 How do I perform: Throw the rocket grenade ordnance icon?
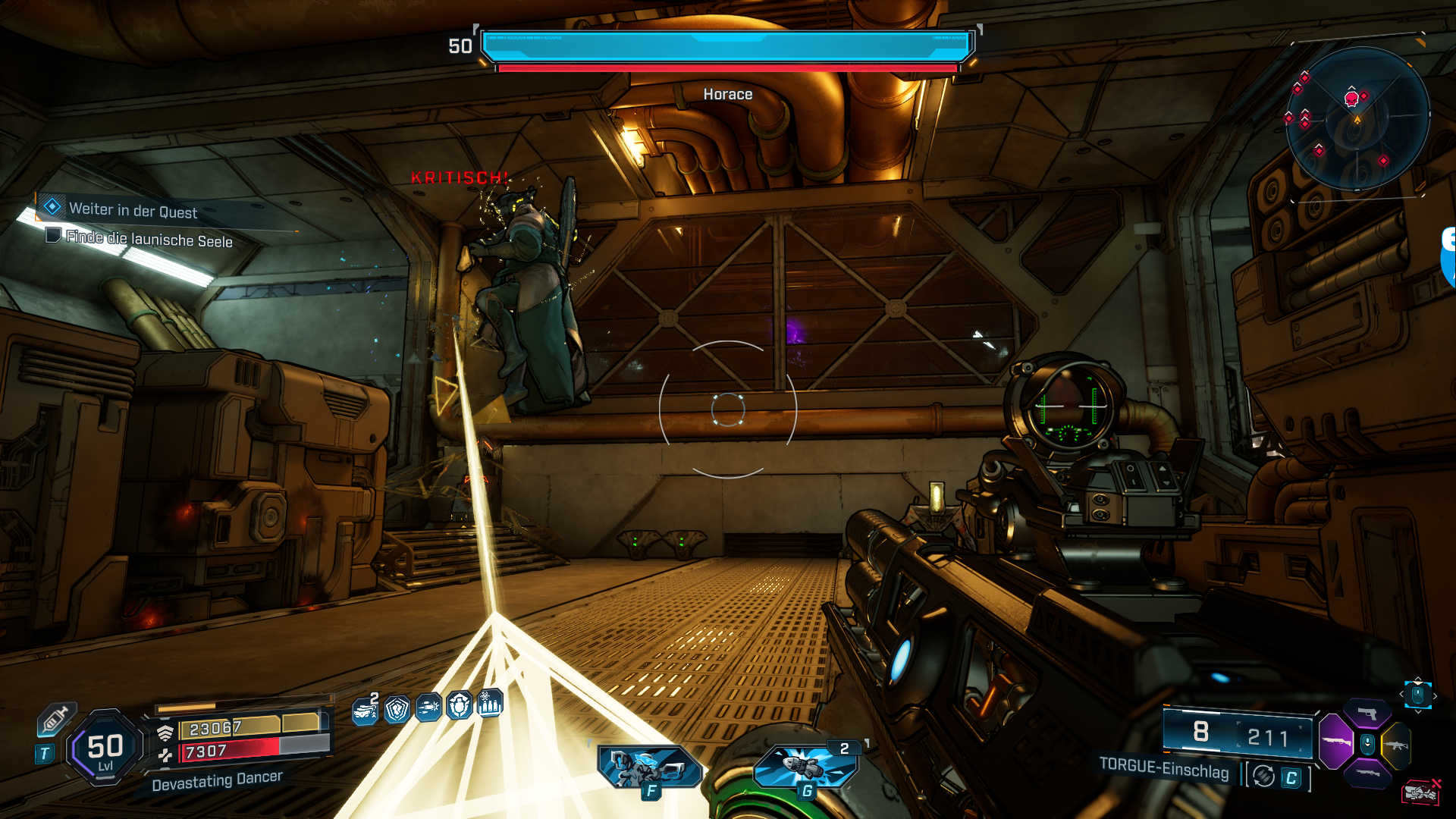click(805, 766)
